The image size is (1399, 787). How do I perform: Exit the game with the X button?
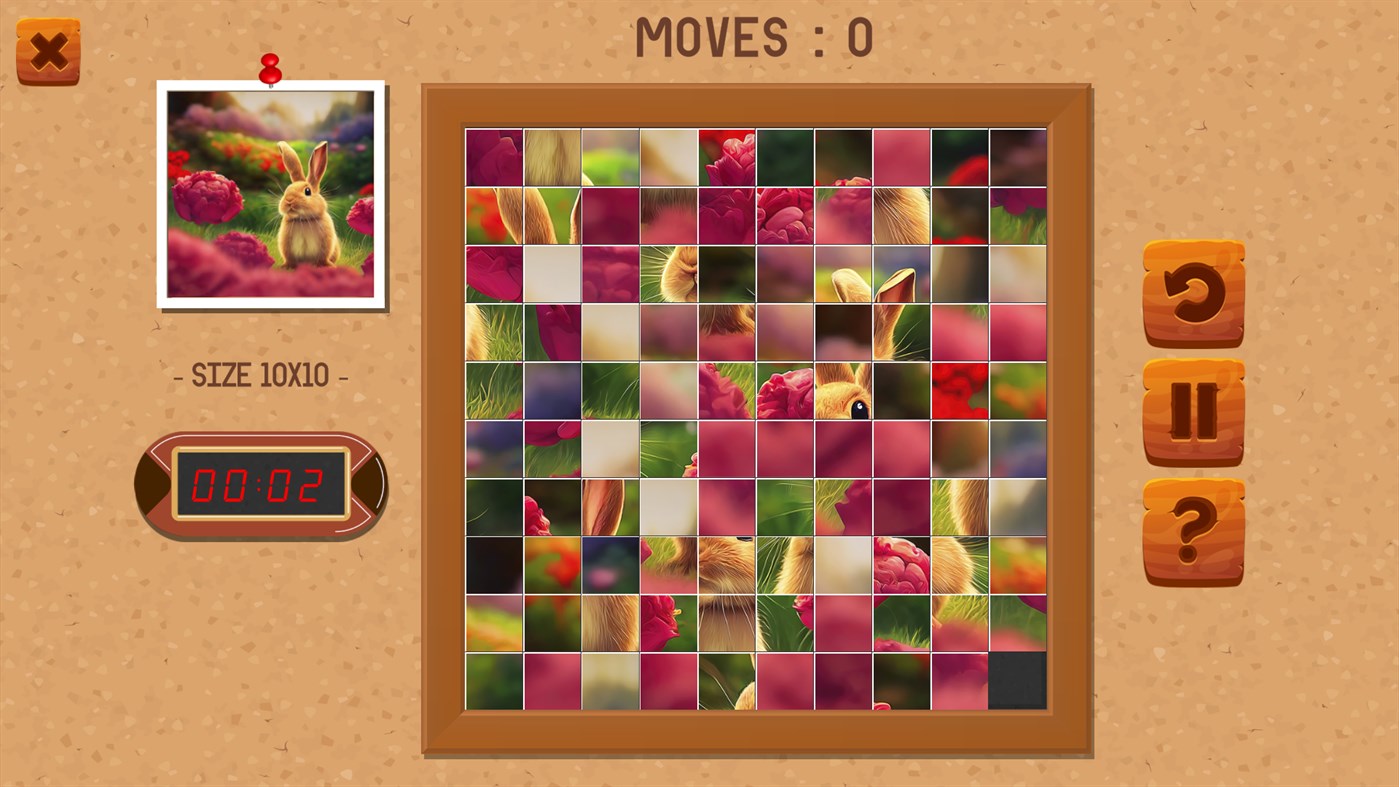pos(47,48)
